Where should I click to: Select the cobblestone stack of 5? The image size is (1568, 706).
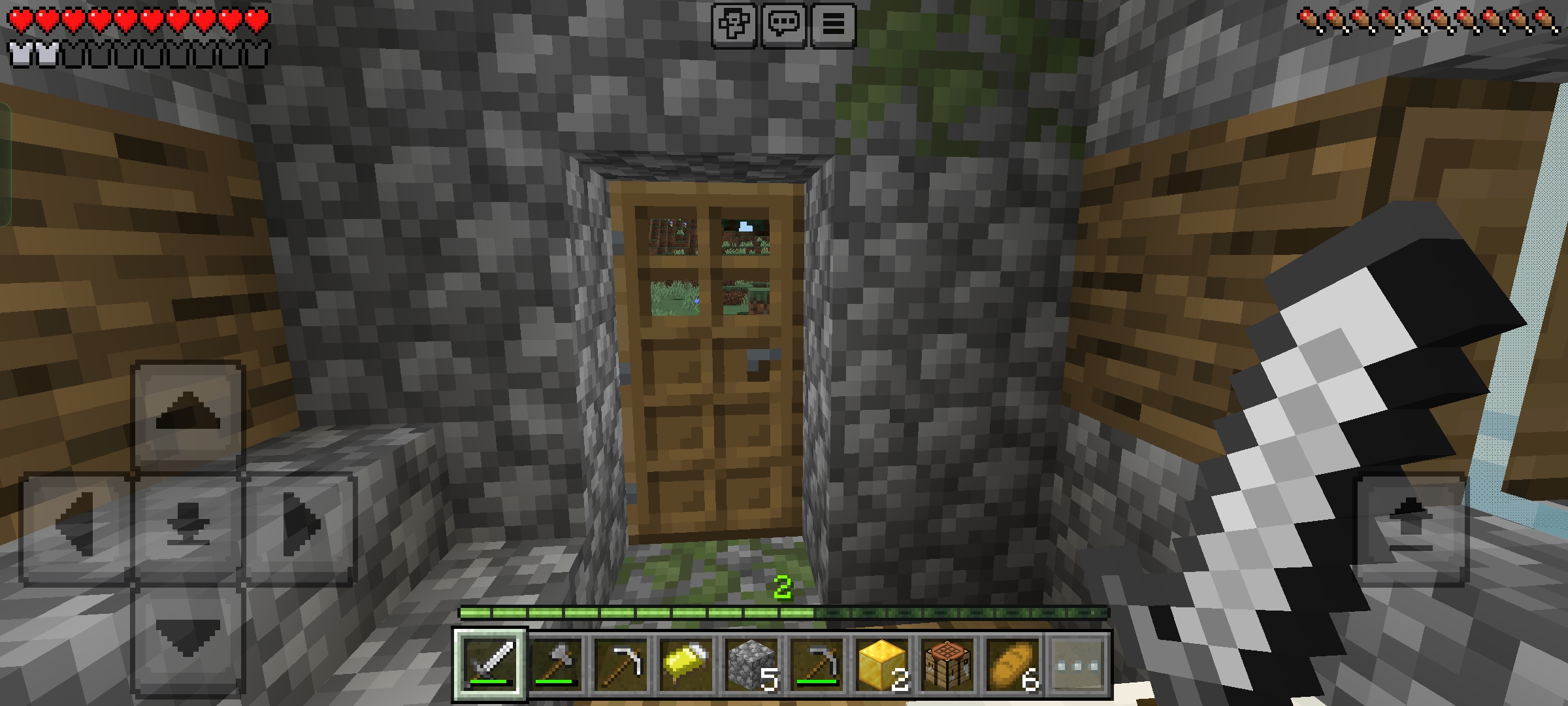click(x=751, y=665)
